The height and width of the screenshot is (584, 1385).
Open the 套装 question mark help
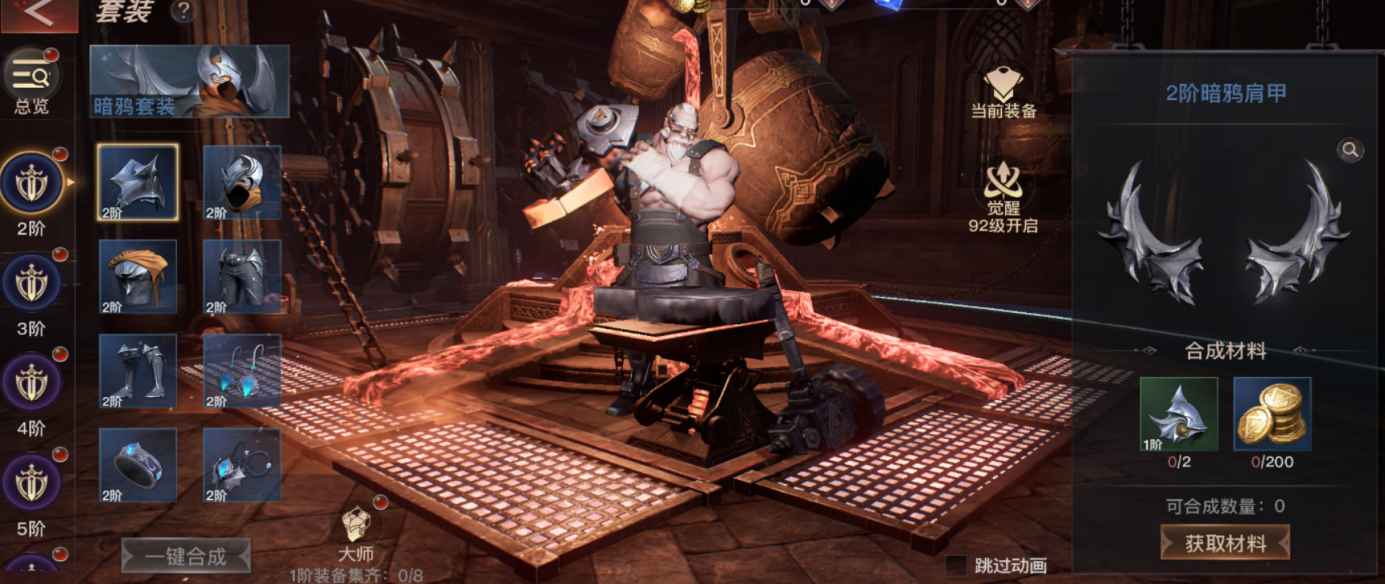point(183,11)
